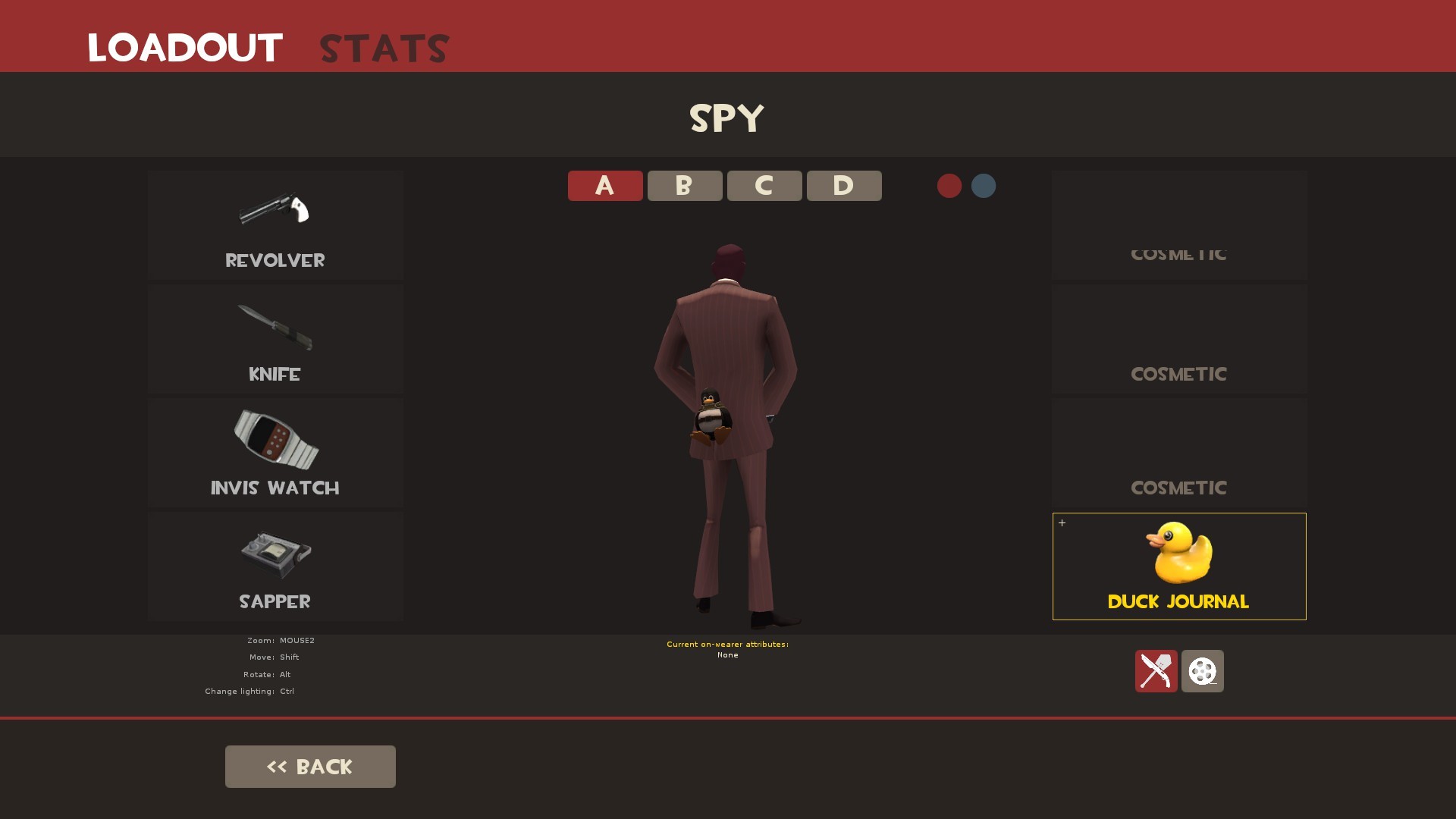Open the Invis Watch slot
The width and height of the screenshot is (1456, 819).
(x=275, y=453)
